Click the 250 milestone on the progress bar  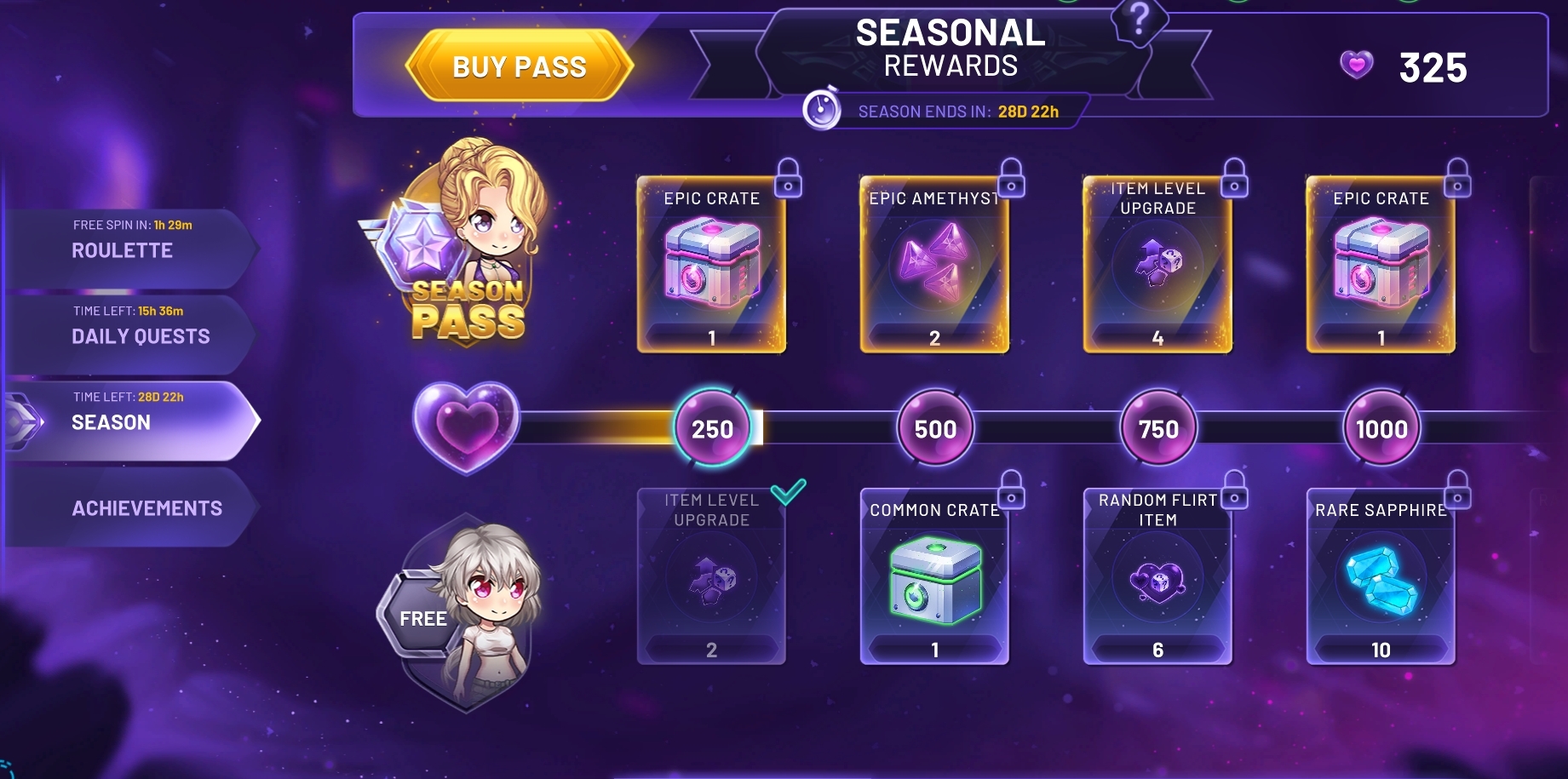pyautogui.click(x=713, y=428)
